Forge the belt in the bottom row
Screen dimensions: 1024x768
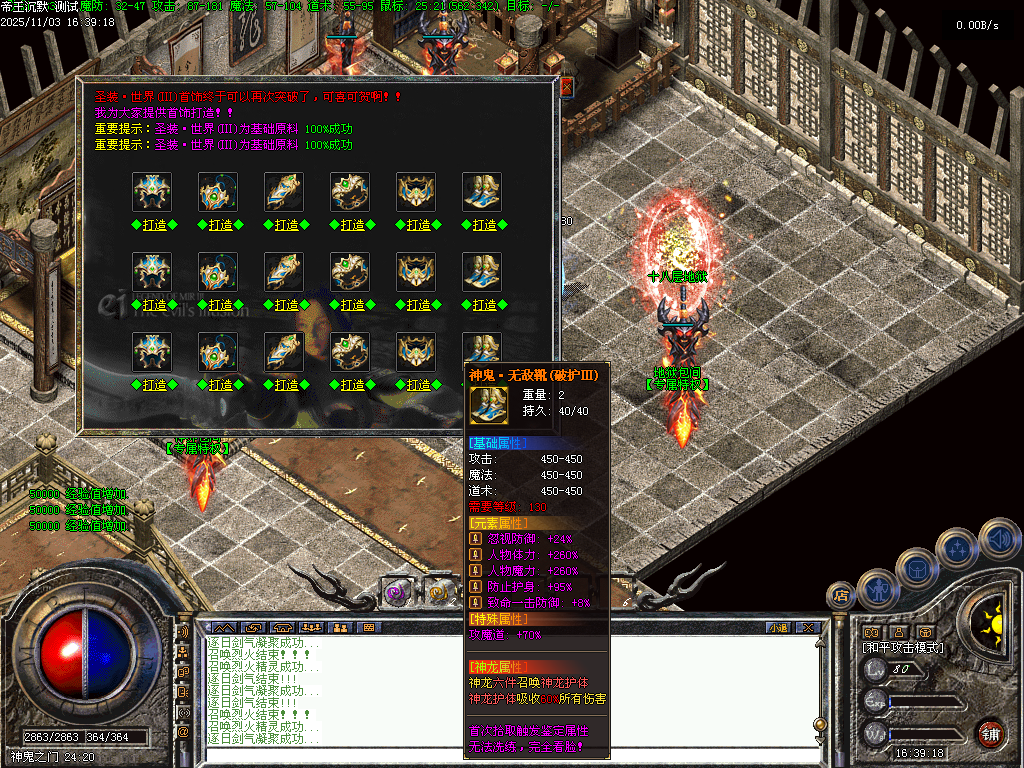pos(418,385)
